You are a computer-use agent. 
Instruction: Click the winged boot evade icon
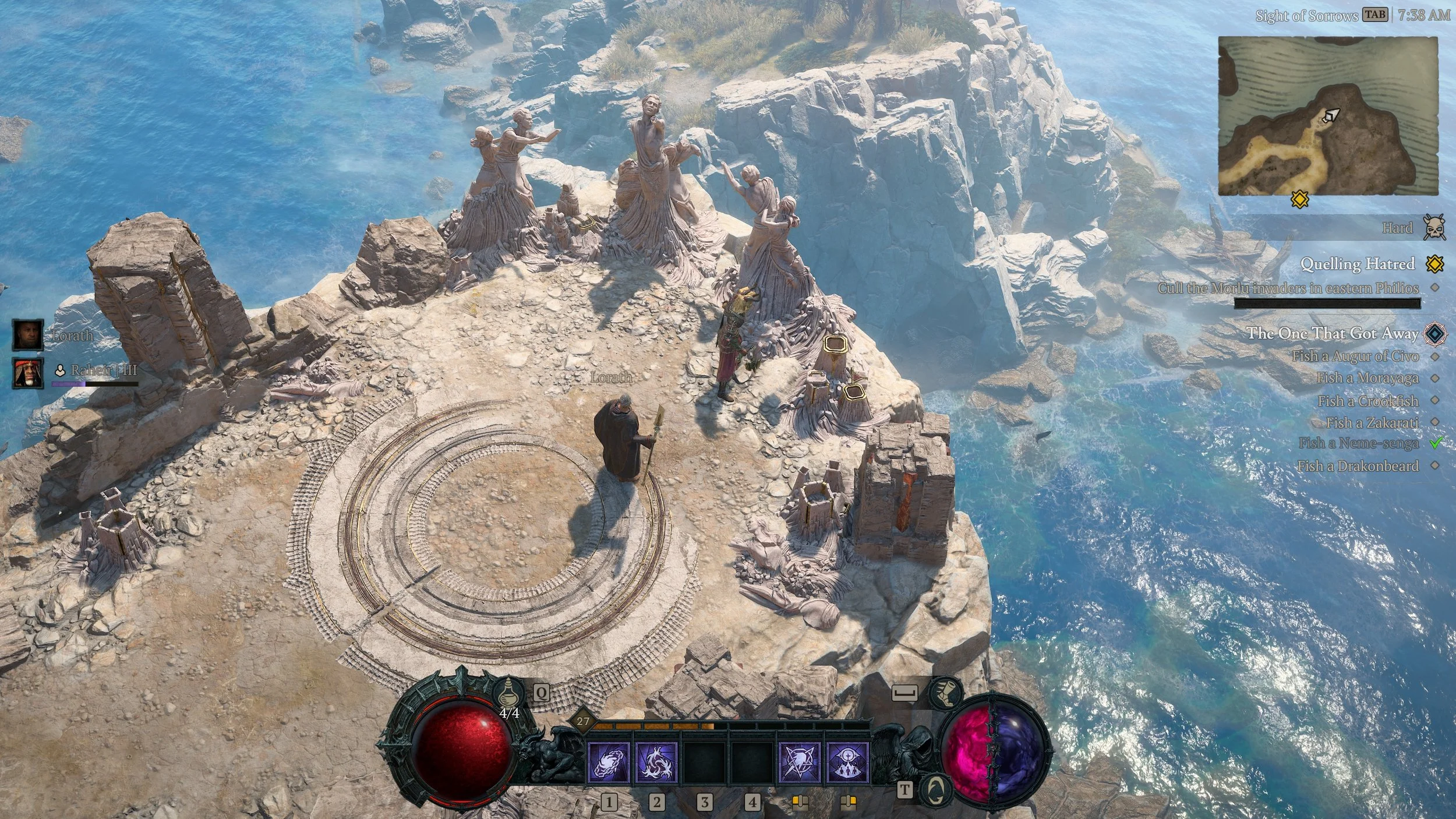click(x=944, y=692)
